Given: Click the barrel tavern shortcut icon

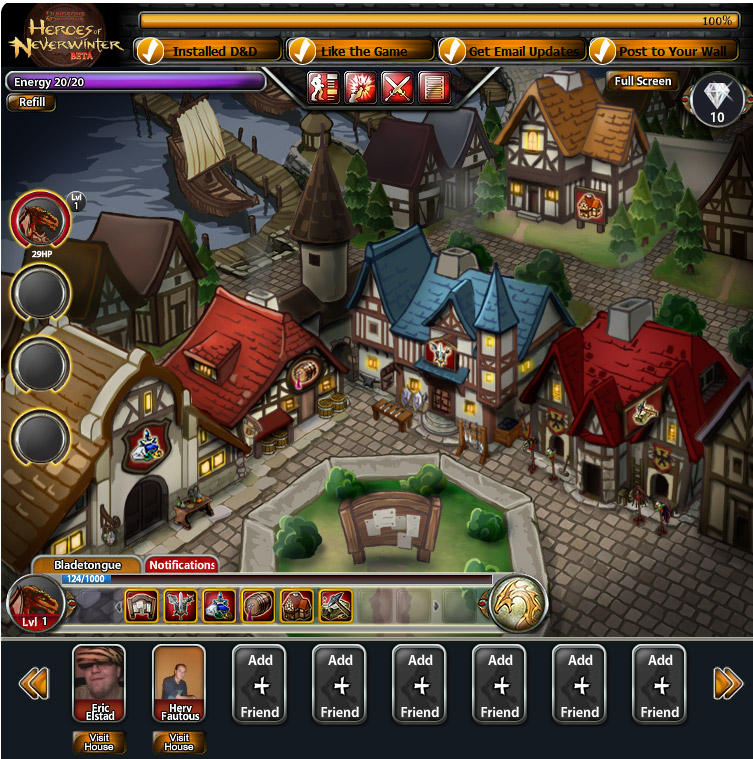Looking at the screenshot, I should click(x=257, y=605).
